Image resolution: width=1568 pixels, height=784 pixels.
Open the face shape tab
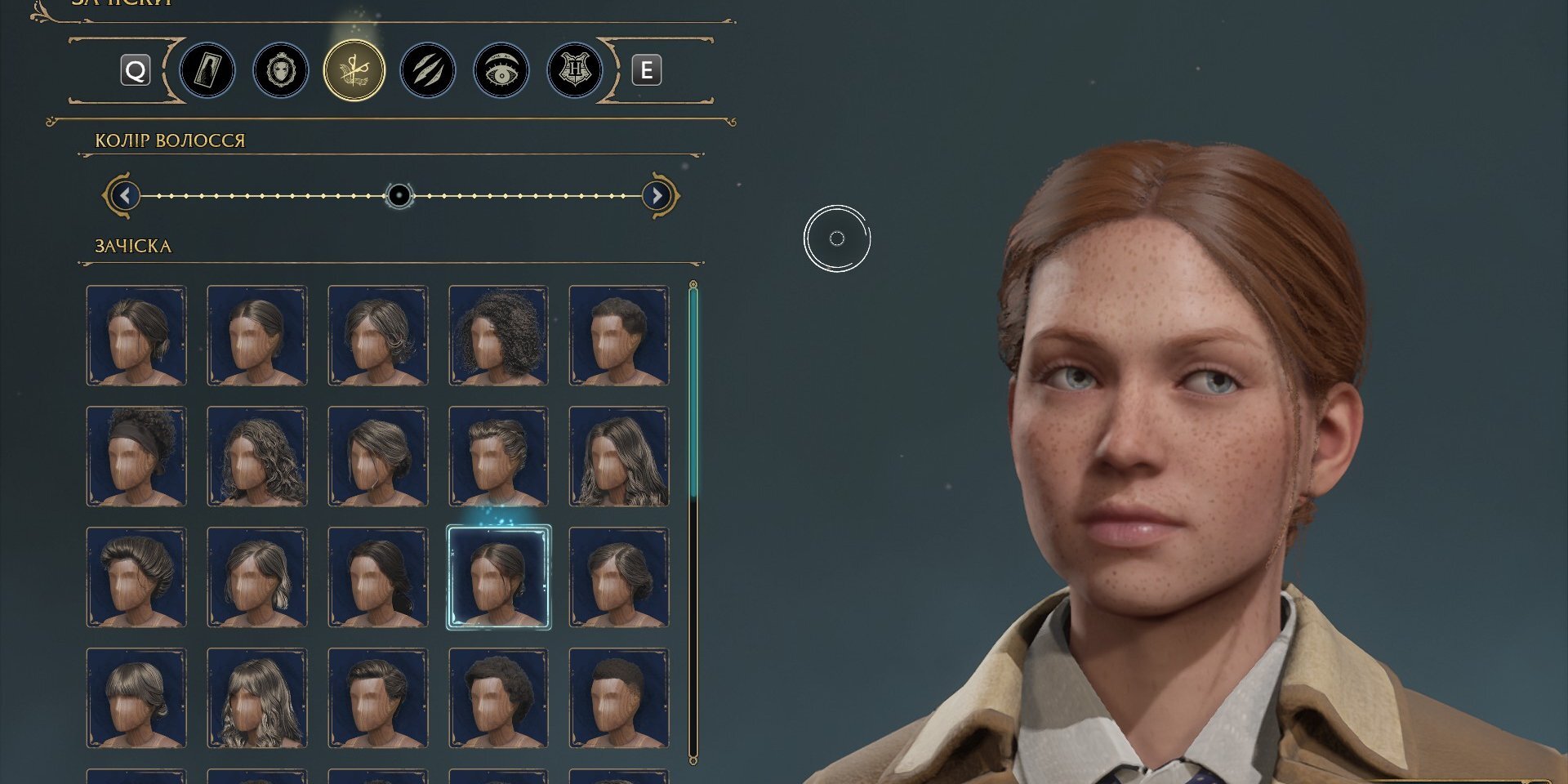click(x=280, y=71)
